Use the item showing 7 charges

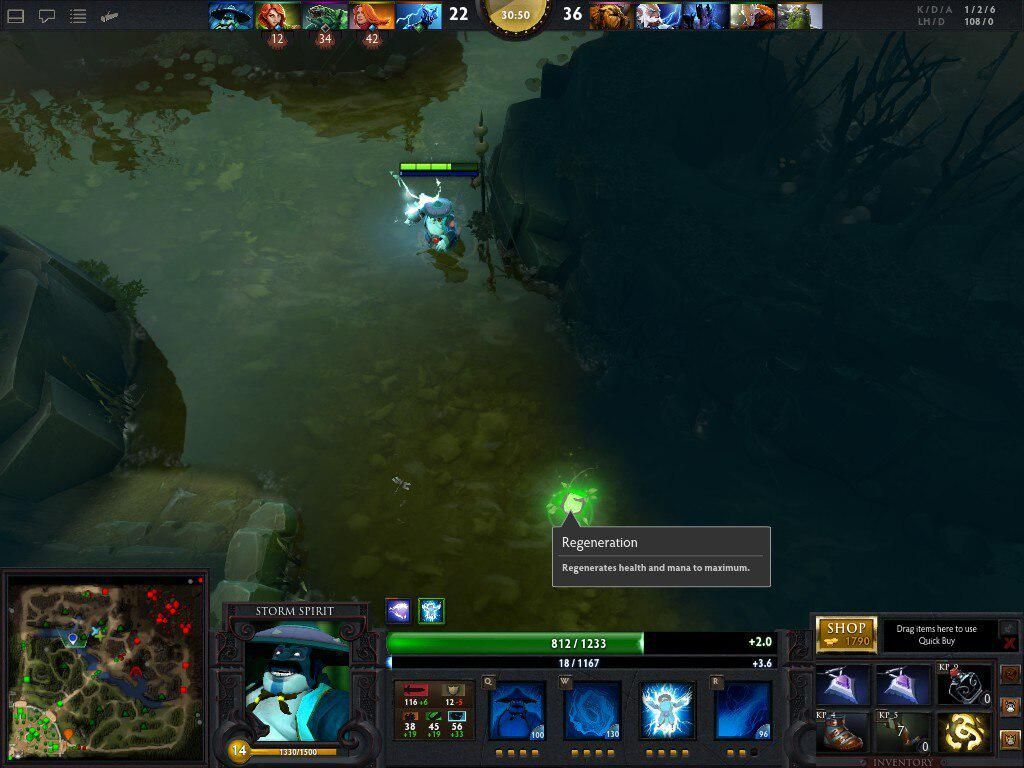pyautogui.click(x=902, y=733)
